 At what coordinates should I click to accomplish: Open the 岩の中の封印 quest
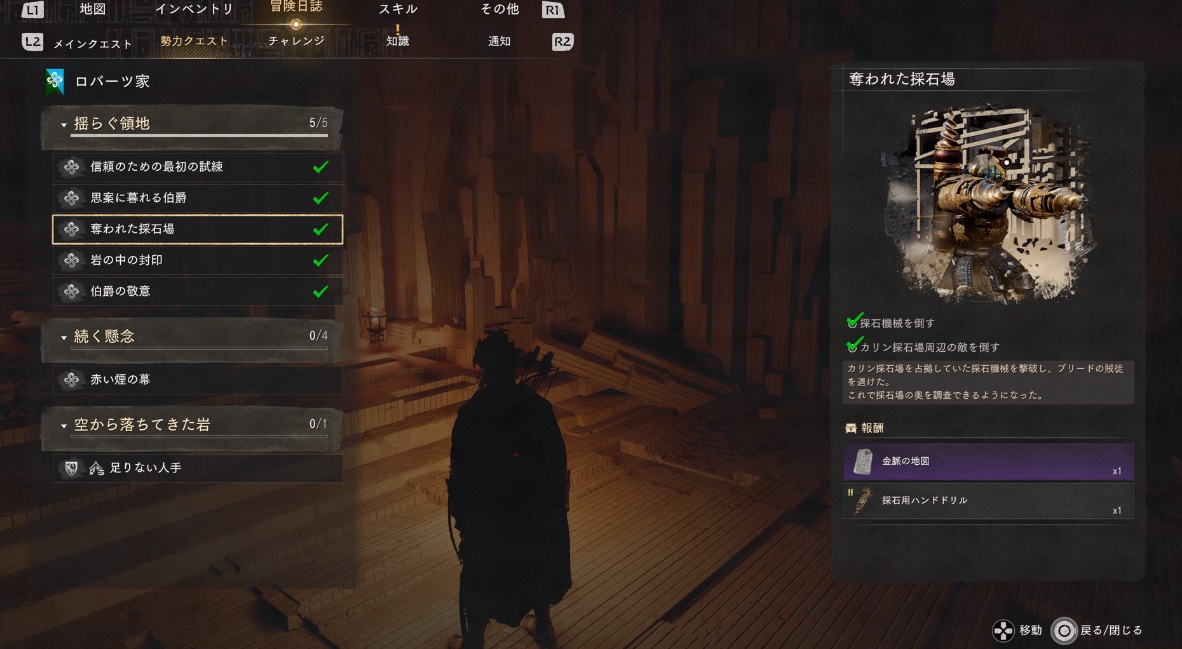197,260
